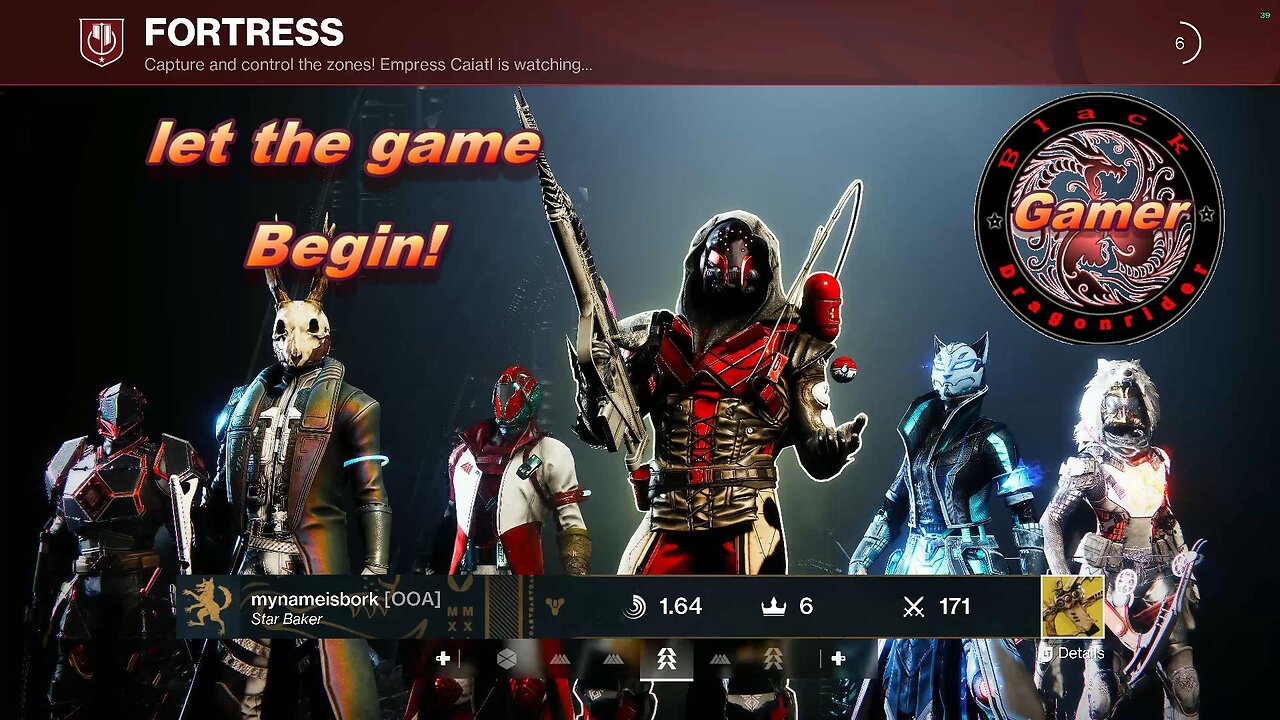Select the Warlock icon left of the Hunter

(613, 658)
